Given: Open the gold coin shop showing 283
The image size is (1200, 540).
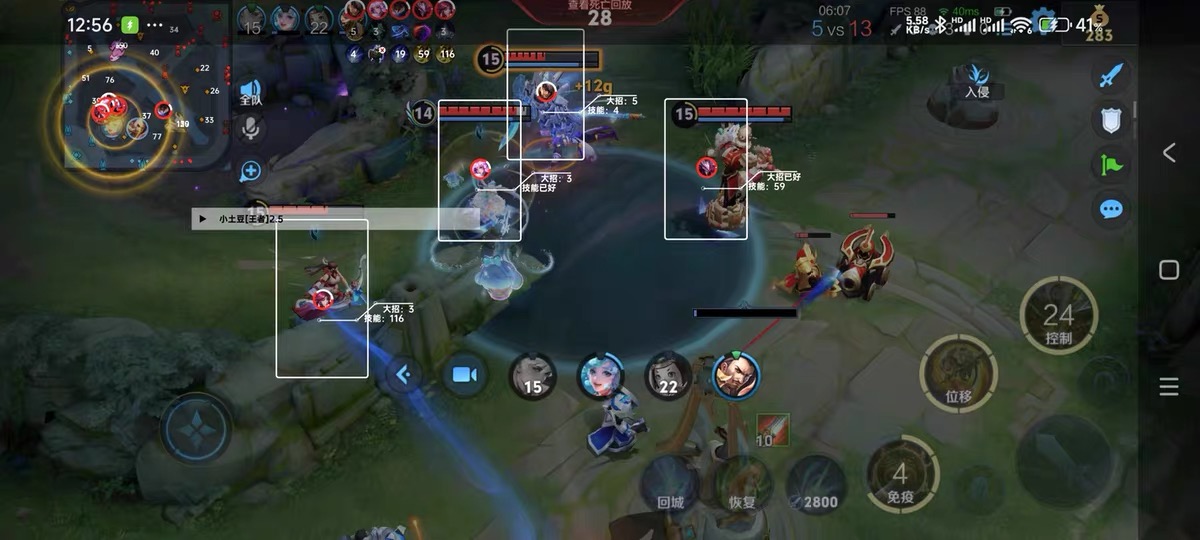Looking at the screenshot, I should coord(1100,25).
